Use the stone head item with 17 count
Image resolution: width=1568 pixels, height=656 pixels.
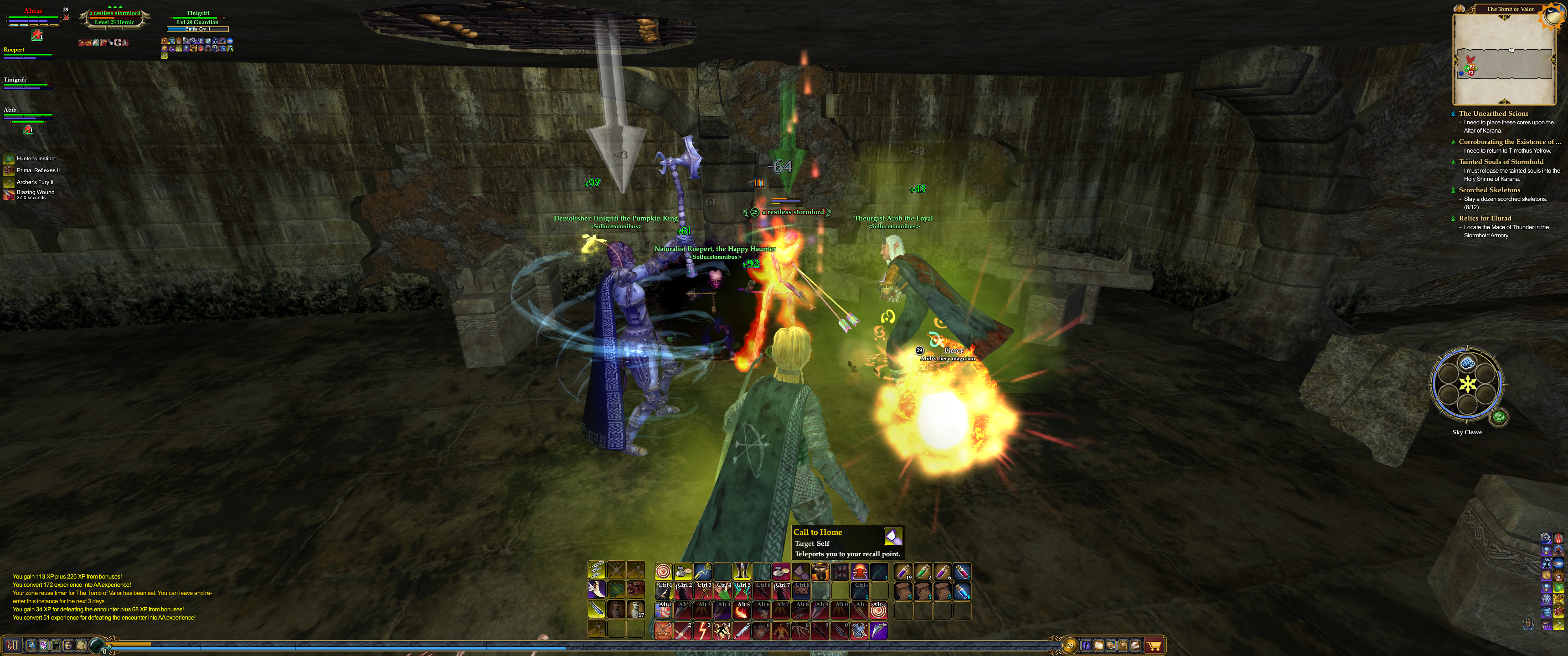point(635,609)
